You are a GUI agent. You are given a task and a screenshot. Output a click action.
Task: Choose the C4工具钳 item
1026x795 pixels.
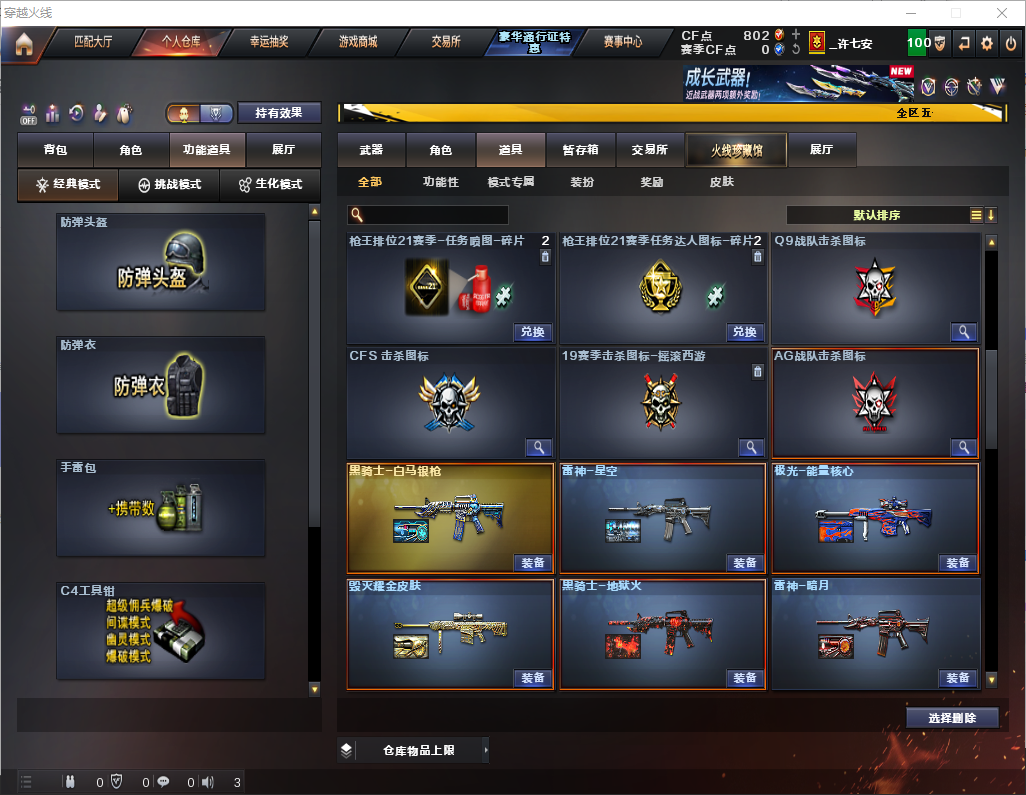coord(161,631)
